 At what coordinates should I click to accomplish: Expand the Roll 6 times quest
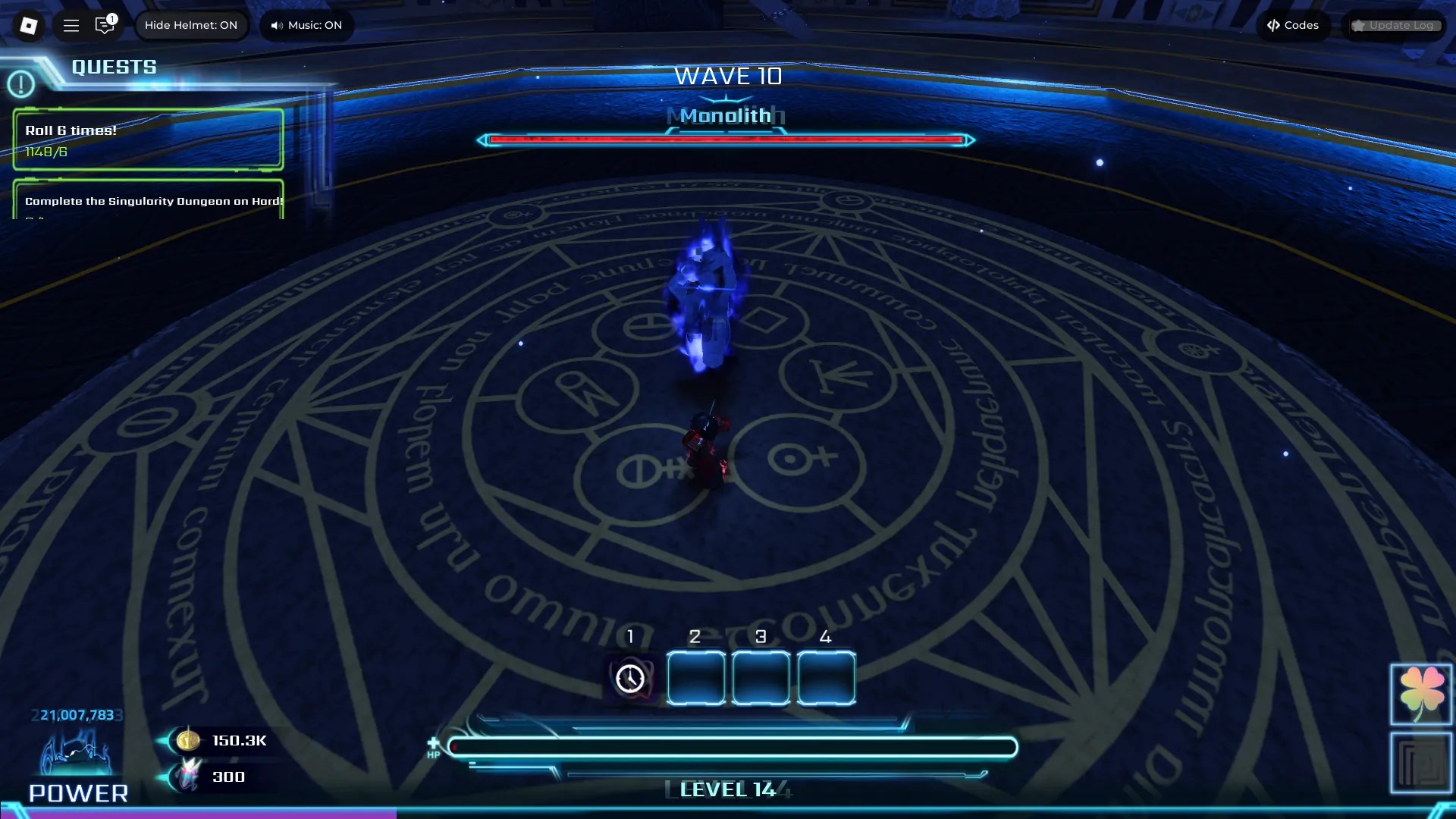(146, 140)
